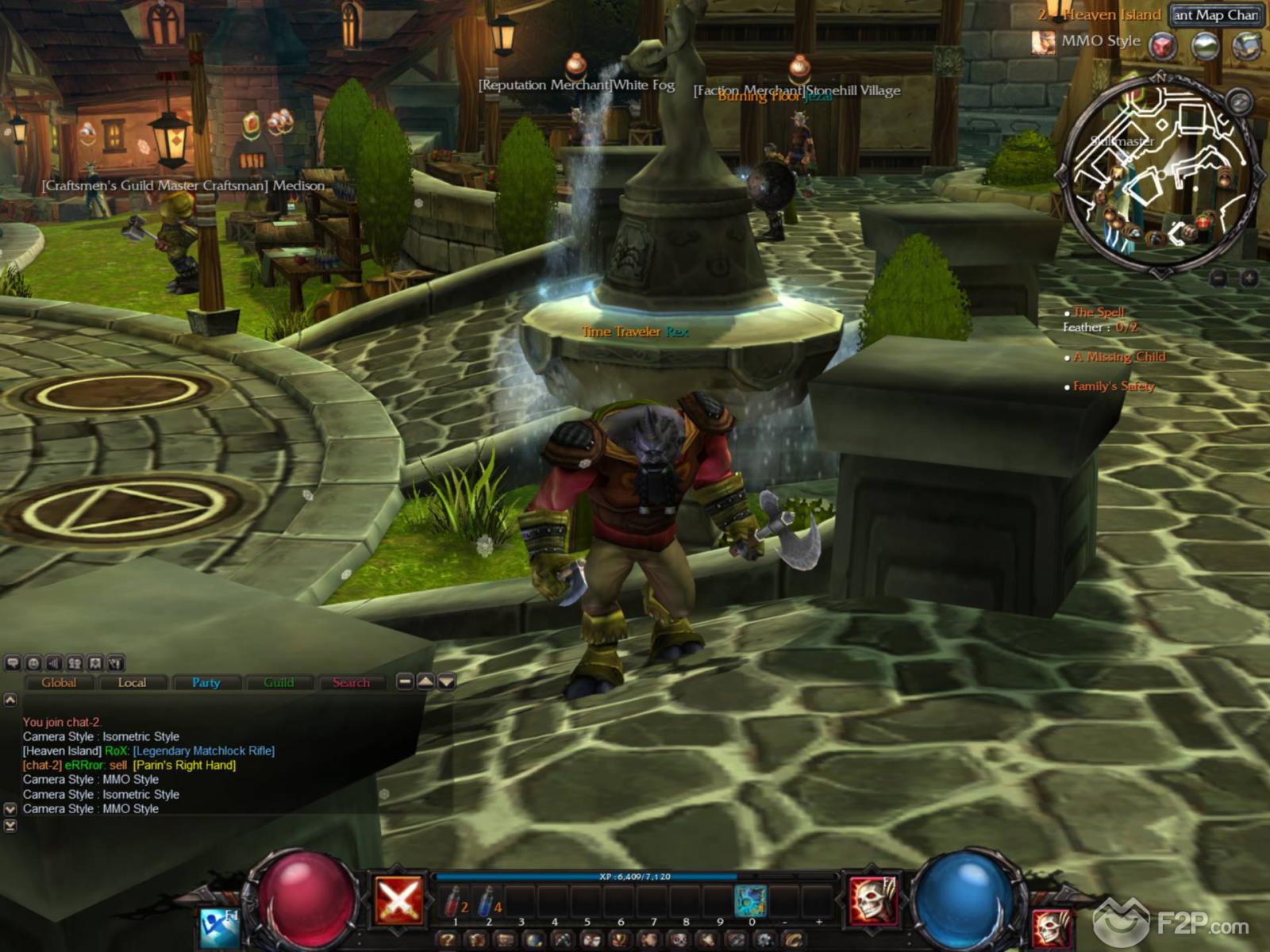The width and height of the screenshot is (1270, 952).
Task: Open the help question mark menu icon
Action: (448, 941)
